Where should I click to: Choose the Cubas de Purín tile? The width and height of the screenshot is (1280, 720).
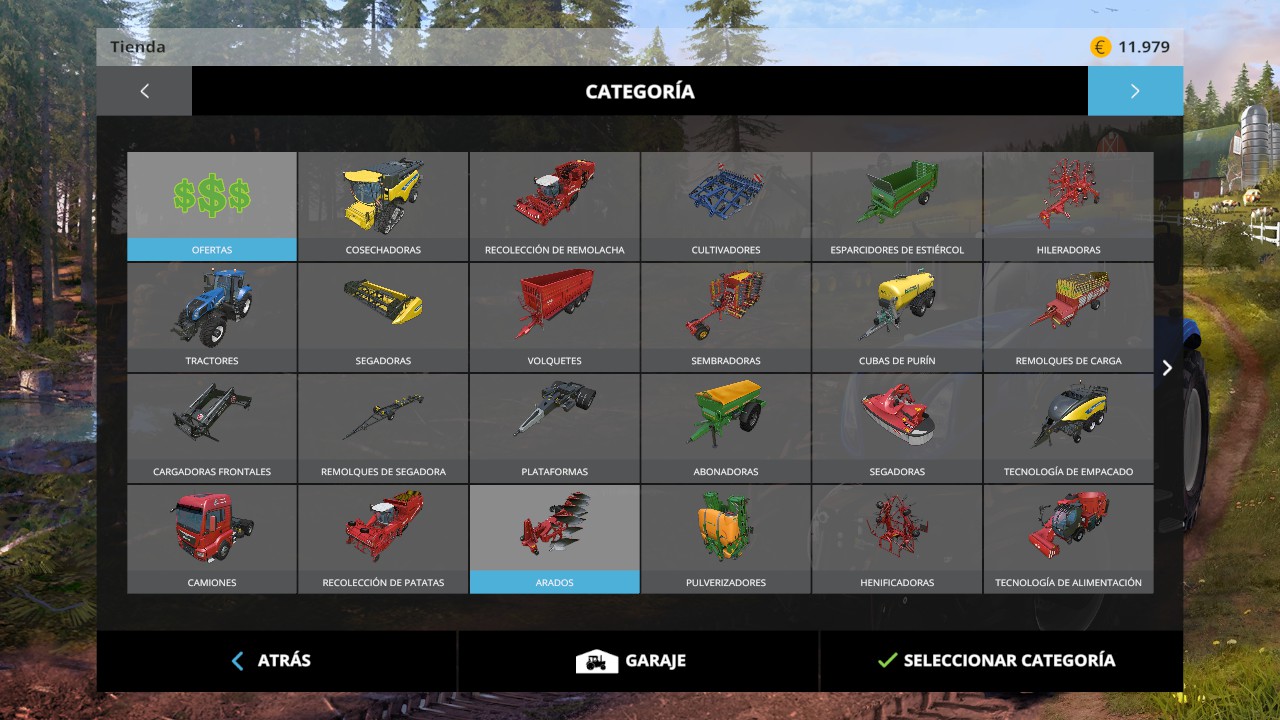(897, 317)
